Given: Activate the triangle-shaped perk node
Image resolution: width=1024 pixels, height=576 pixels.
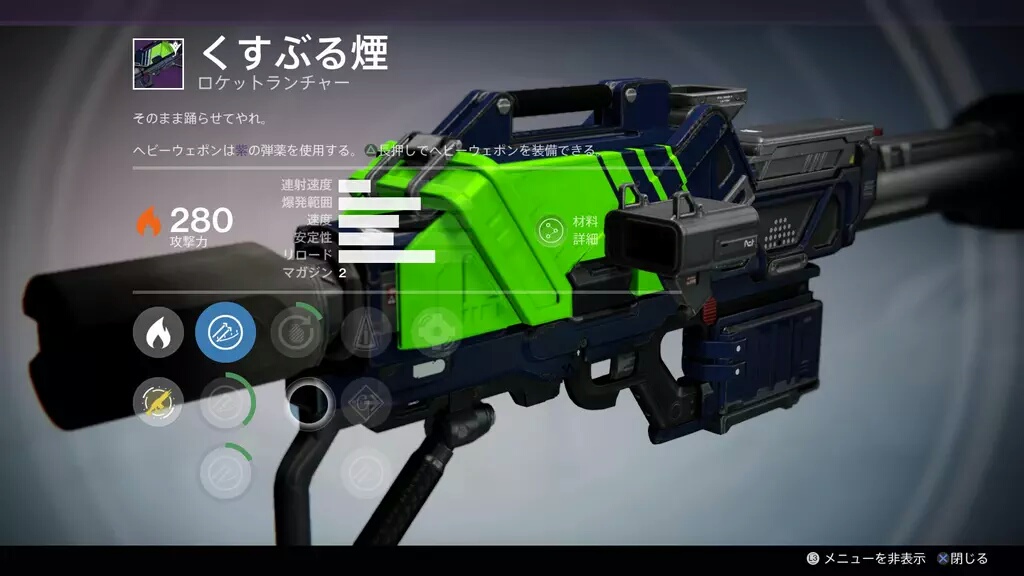Looking at the screenshot, I should coord(366,333).
